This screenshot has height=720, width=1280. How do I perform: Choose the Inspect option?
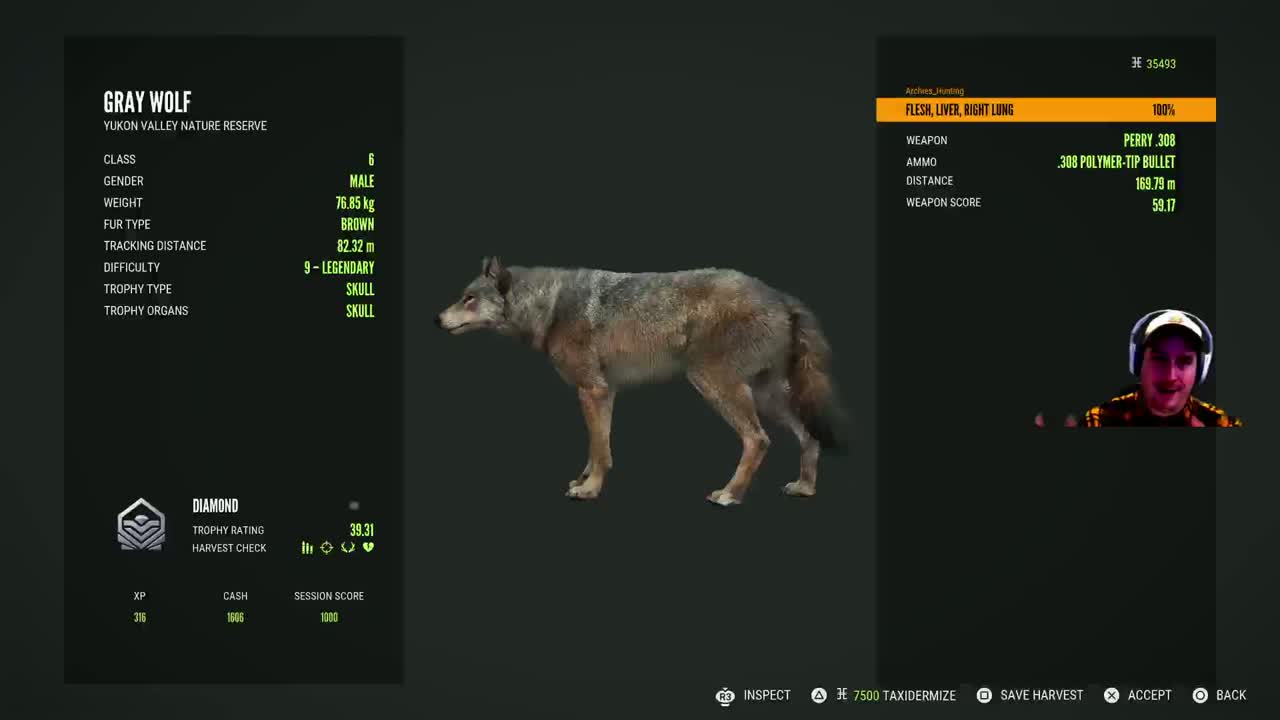pyautogui.click(x=754, y=695)
